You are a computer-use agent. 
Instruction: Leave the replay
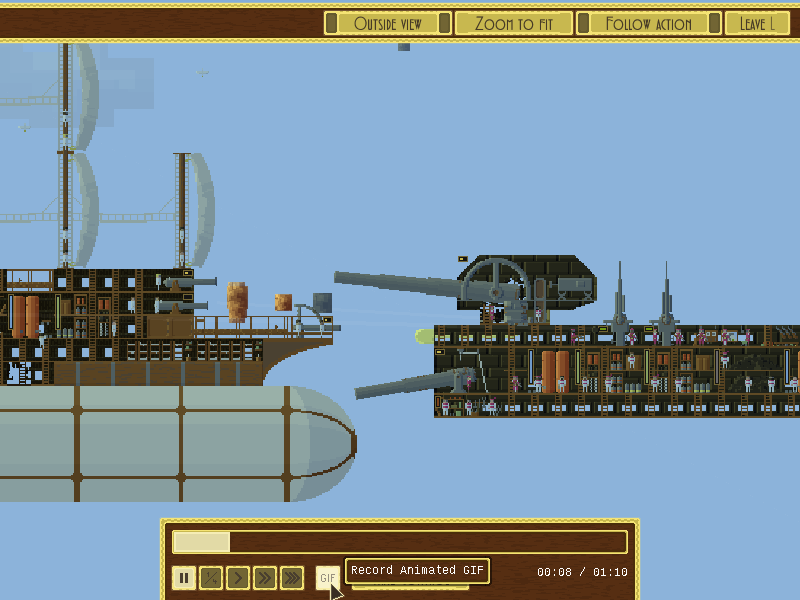[756, 24]
